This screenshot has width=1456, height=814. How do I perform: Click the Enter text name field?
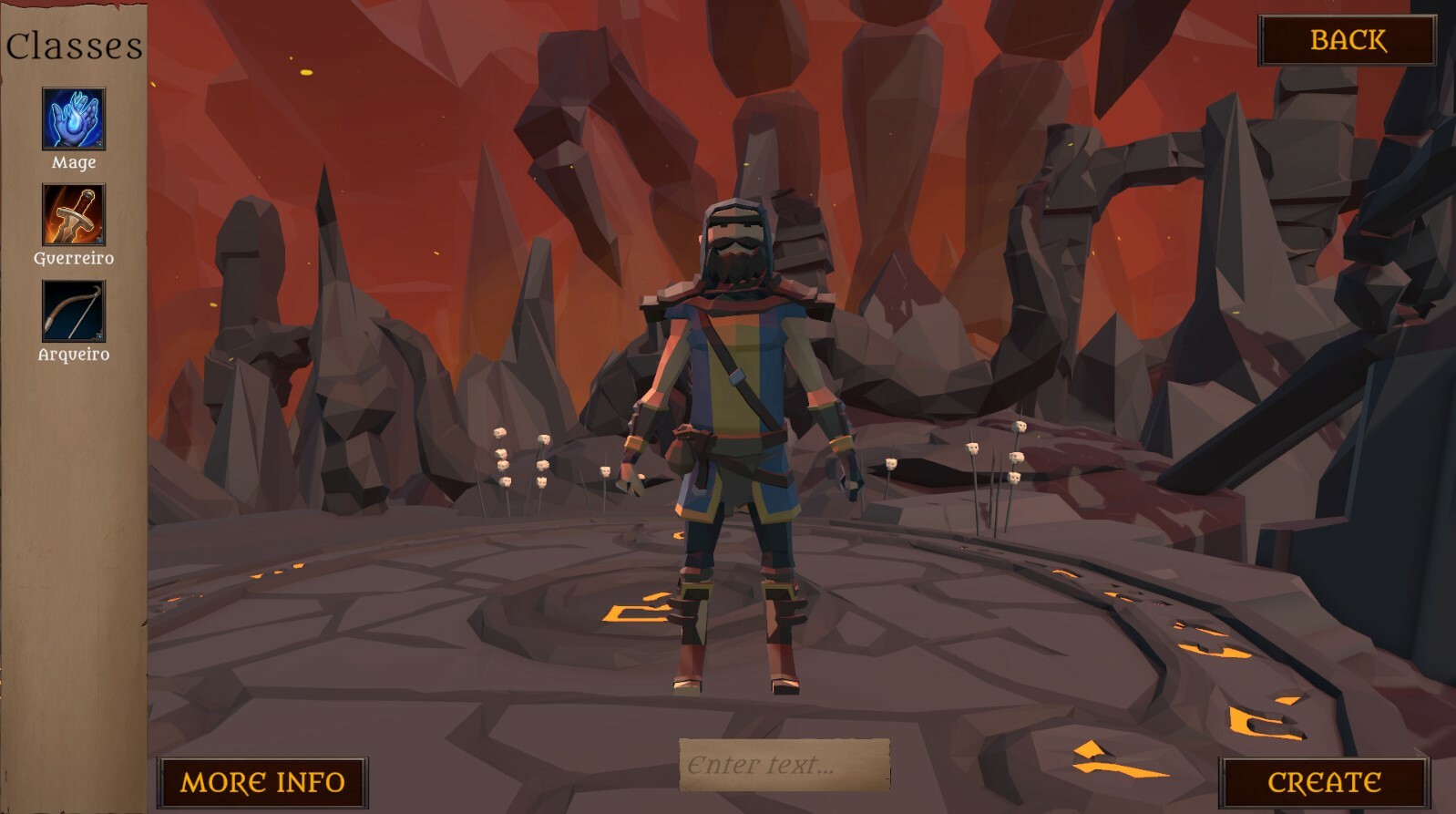click(785, 766)
